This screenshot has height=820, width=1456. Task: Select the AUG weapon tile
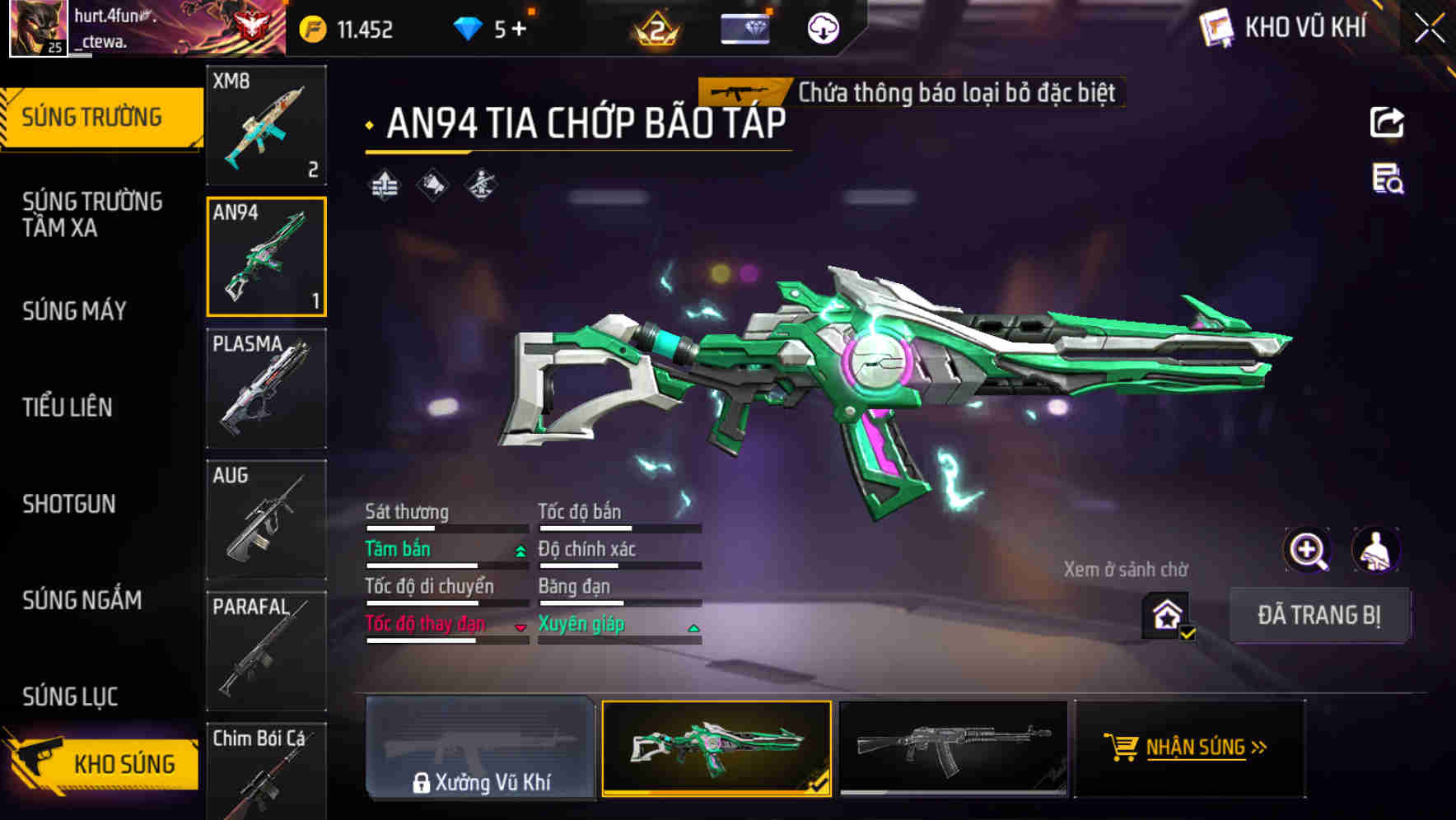pos(266,519)
